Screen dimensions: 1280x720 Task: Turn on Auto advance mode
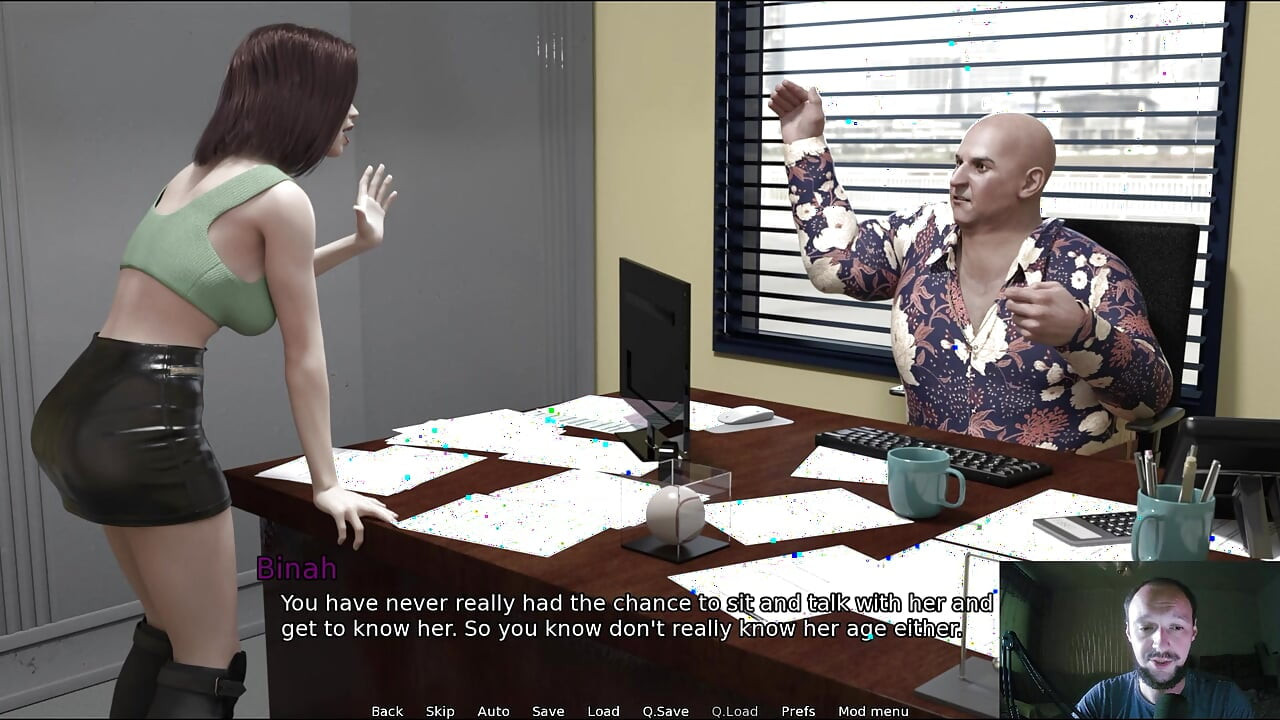point(493,711)
